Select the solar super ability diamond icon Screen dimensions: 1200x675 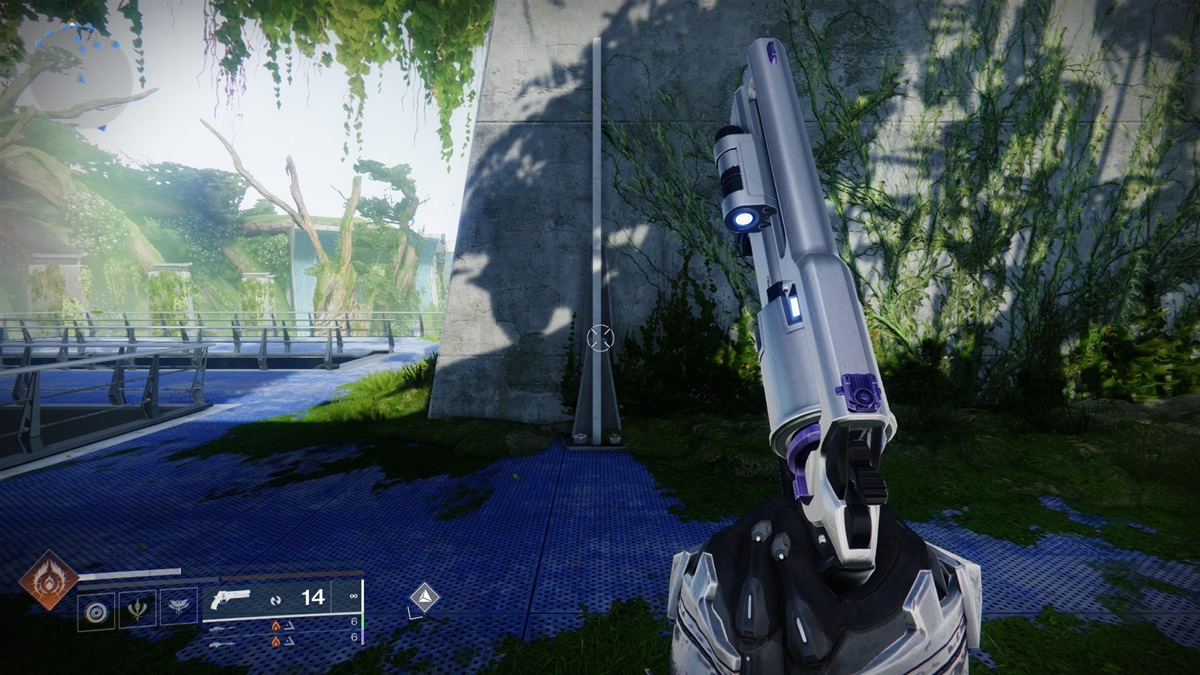click(49, 579)
